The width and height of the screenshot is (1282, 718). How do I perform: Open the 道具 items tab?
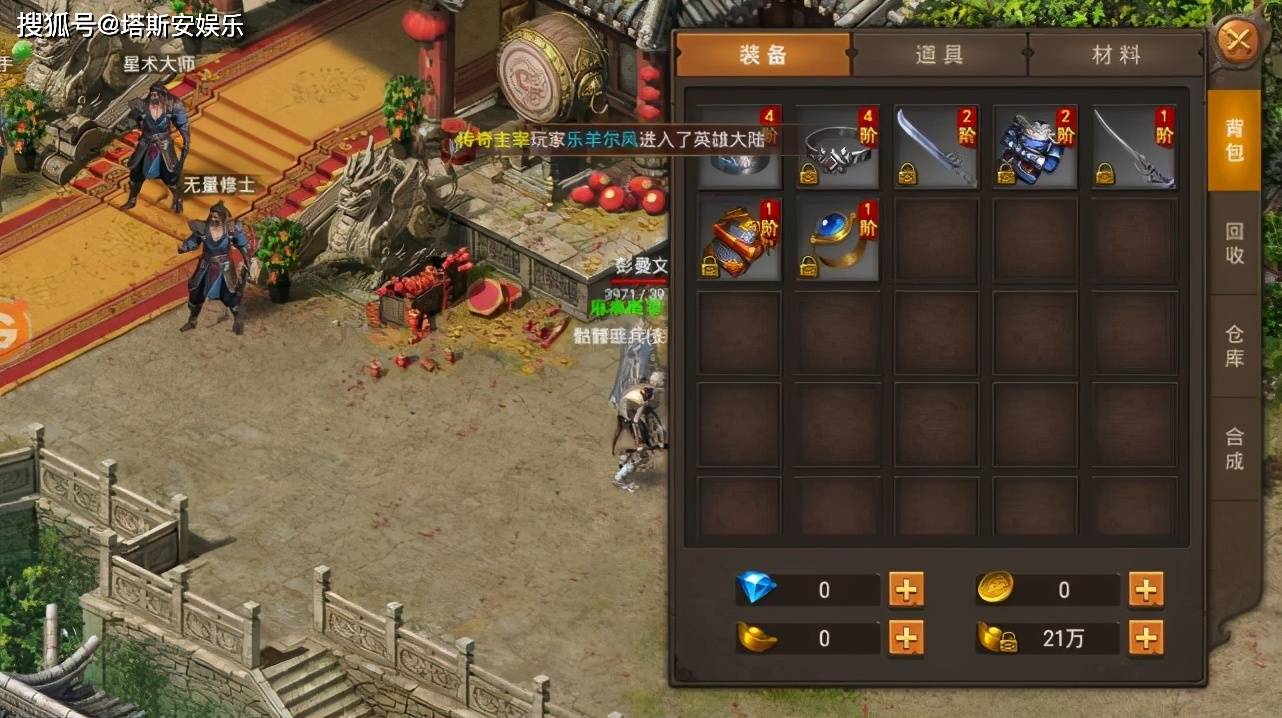click(939, 55)
